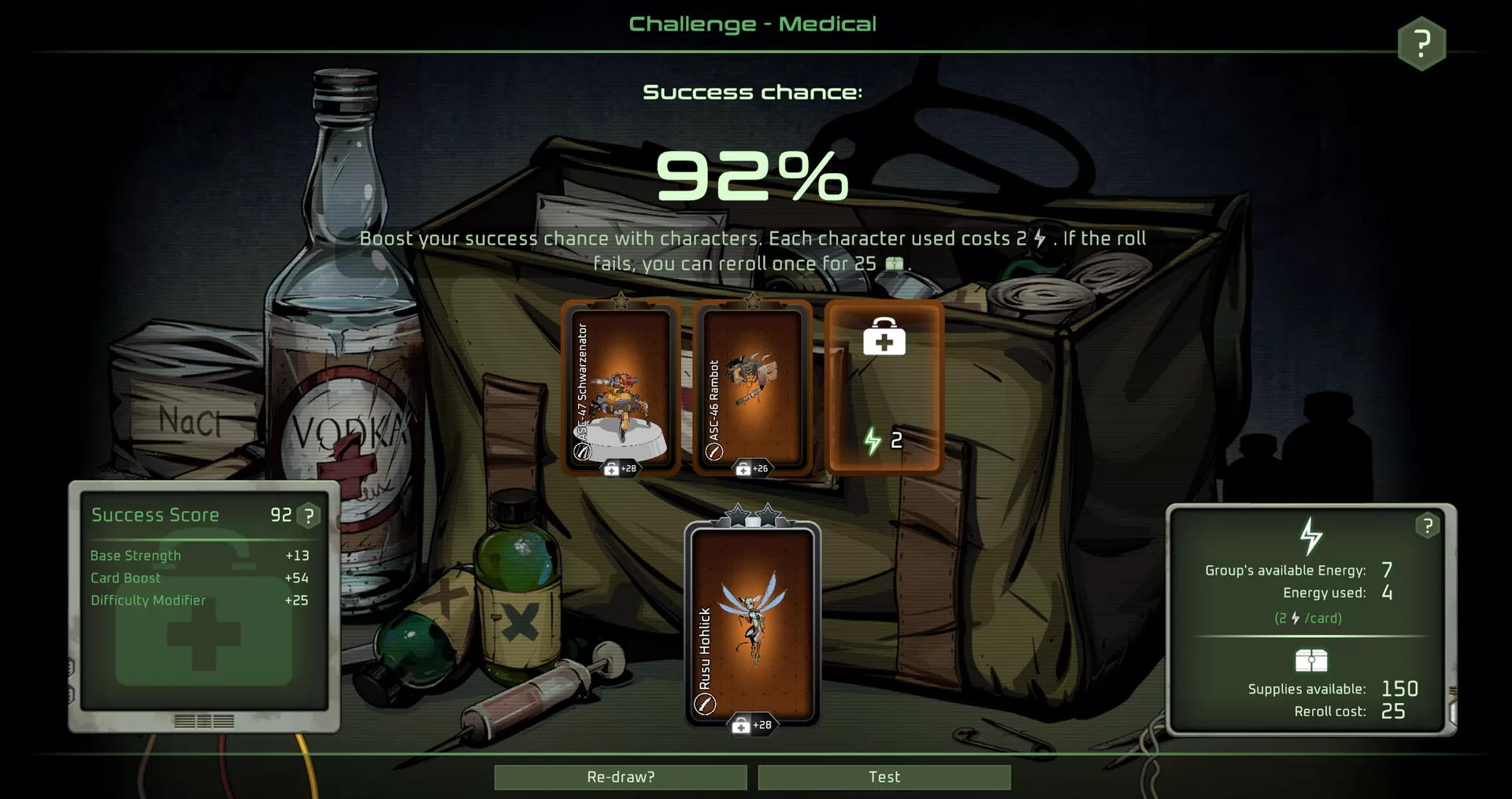
Task: Pick the Rusu Hohlick character card
Action: pyautogui.click(x=752, y=623)
